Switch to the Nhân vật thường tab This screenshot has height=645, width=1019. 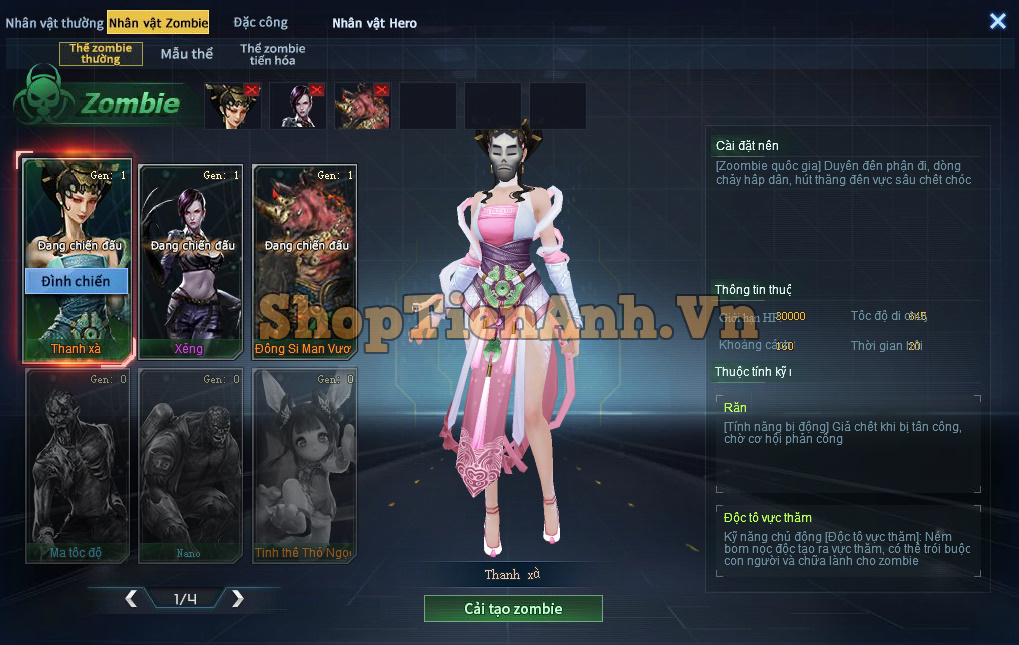(54, 23)
